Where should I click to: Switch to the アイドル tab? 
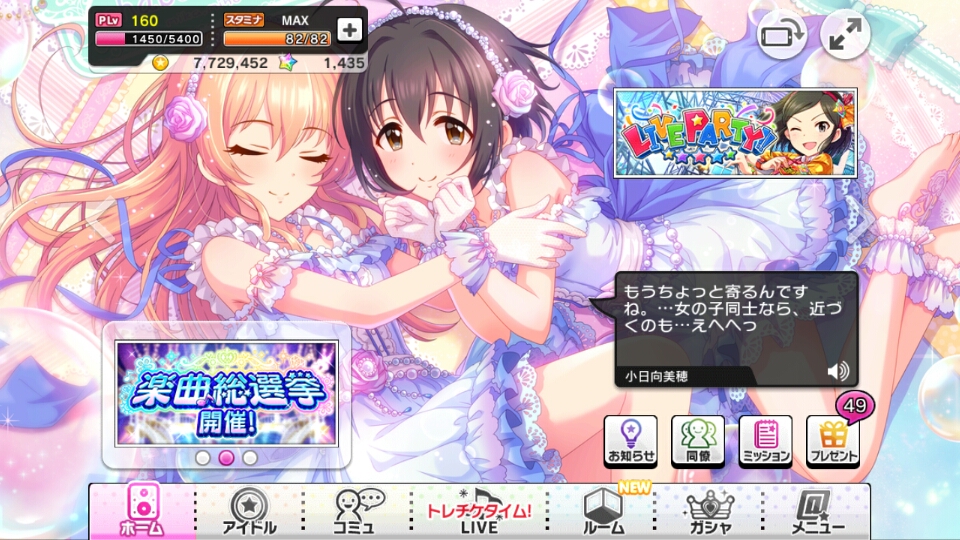coord(248,512)
